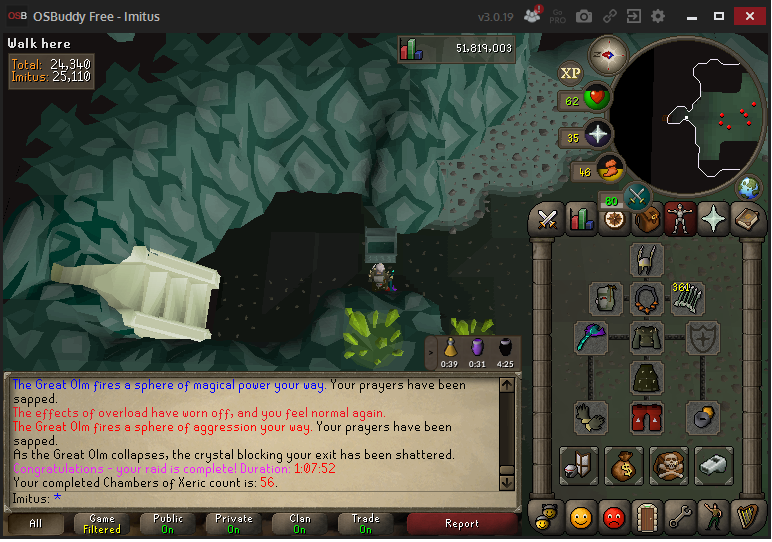Activate the quick-prayers orb
The image size is (772, 542).
pos(599,136)
